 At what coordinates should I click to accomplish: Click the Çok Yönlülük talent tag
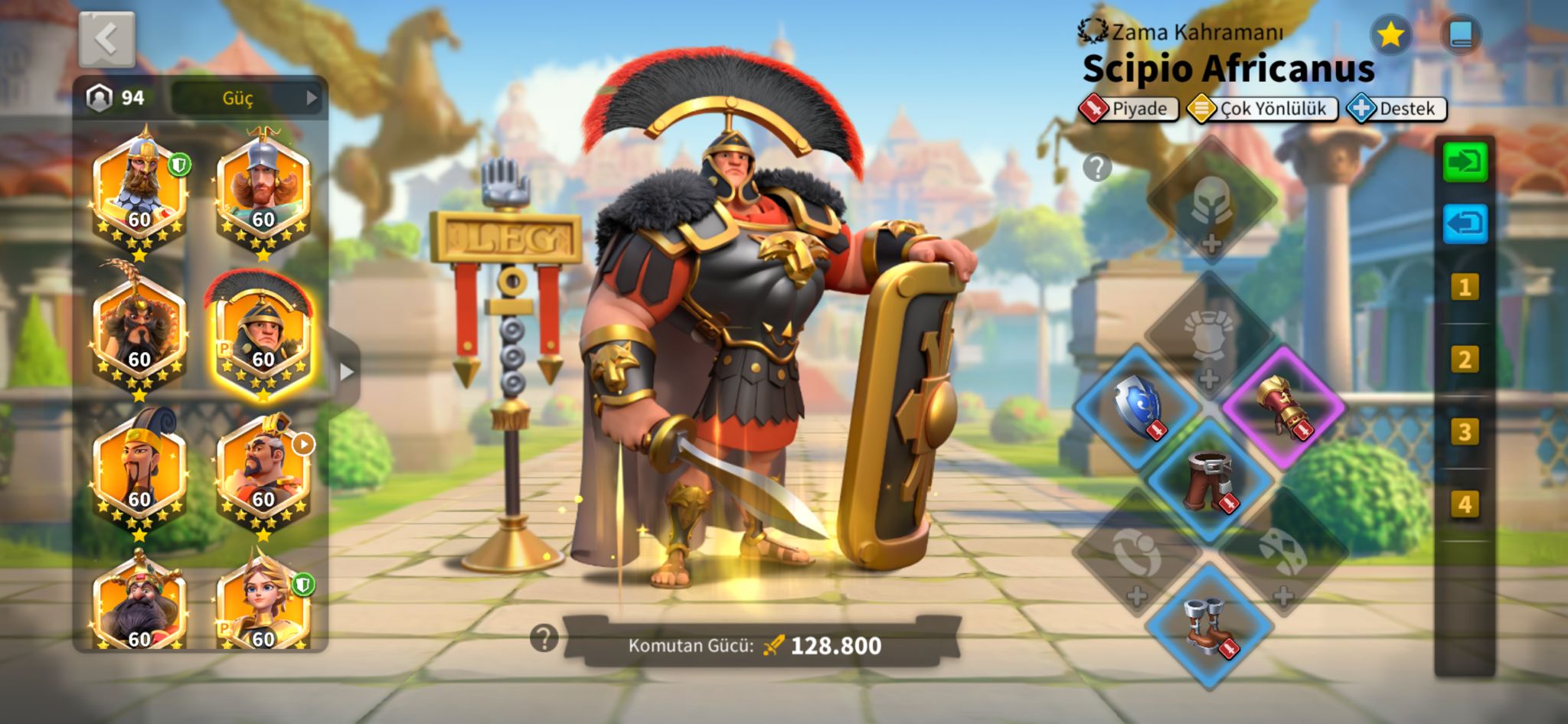(x=1263, y=109)
